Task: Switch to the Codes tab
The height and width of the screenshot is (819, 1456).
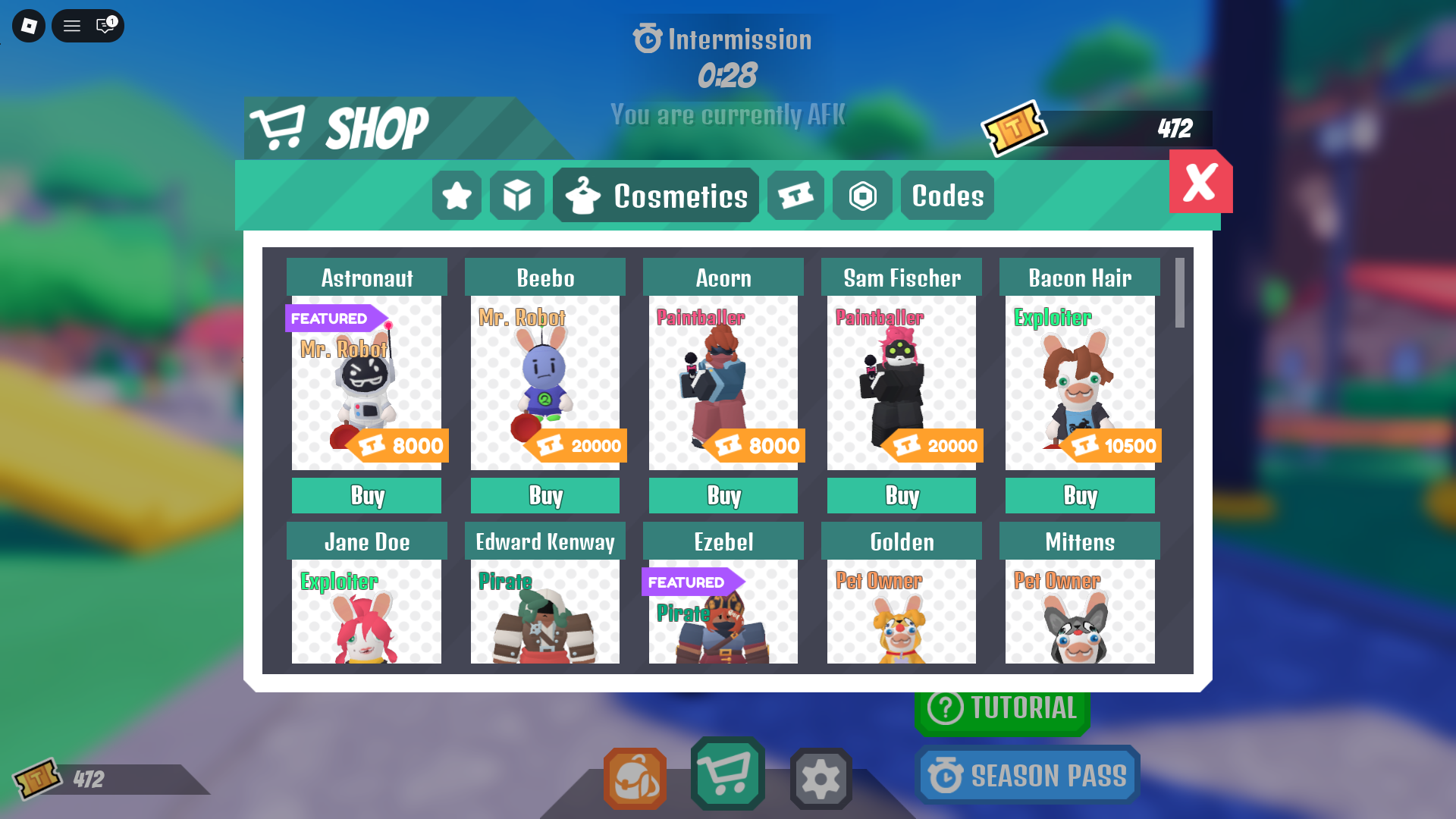Action: [946, 195]
